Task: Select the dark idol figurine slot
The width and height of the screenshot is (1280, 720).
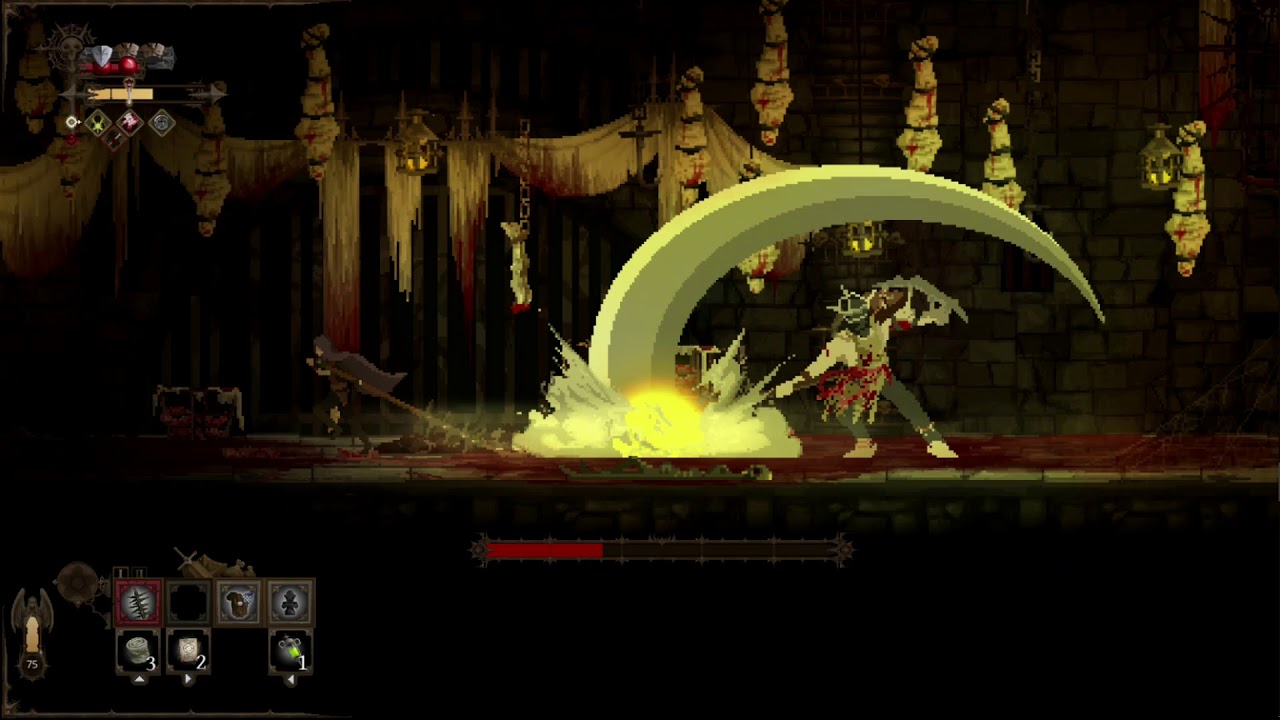Action: coord(289,603)
